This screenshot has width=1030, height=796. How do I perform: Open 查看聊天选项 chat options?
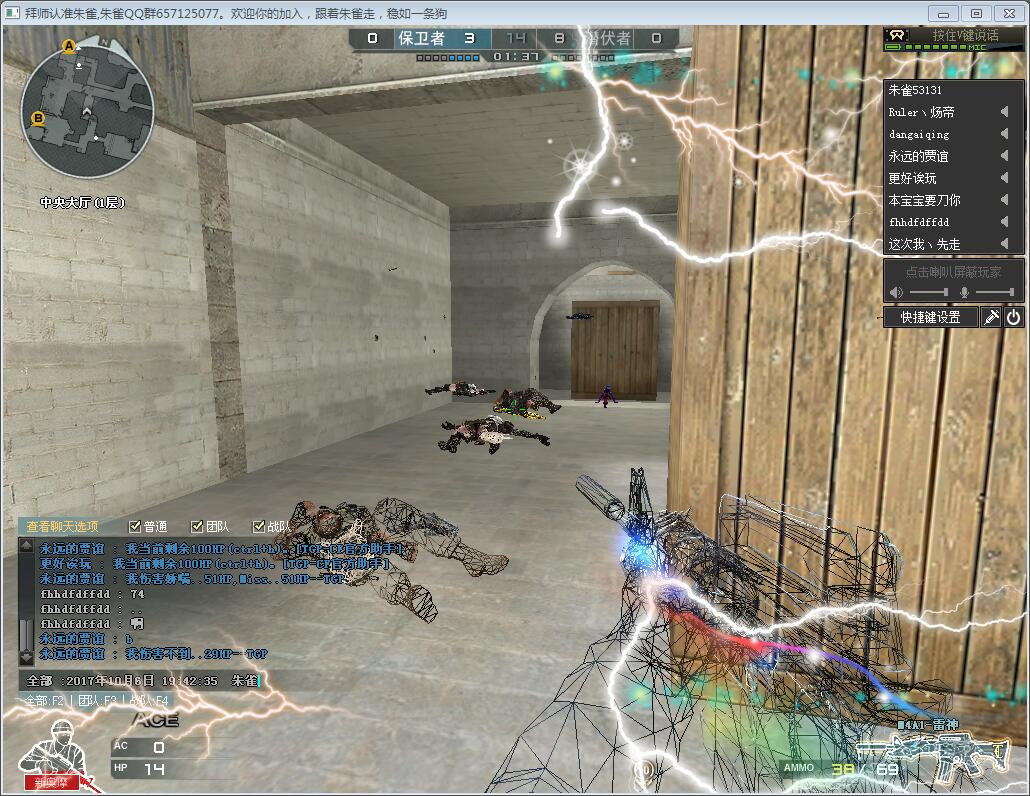[62, 526]
